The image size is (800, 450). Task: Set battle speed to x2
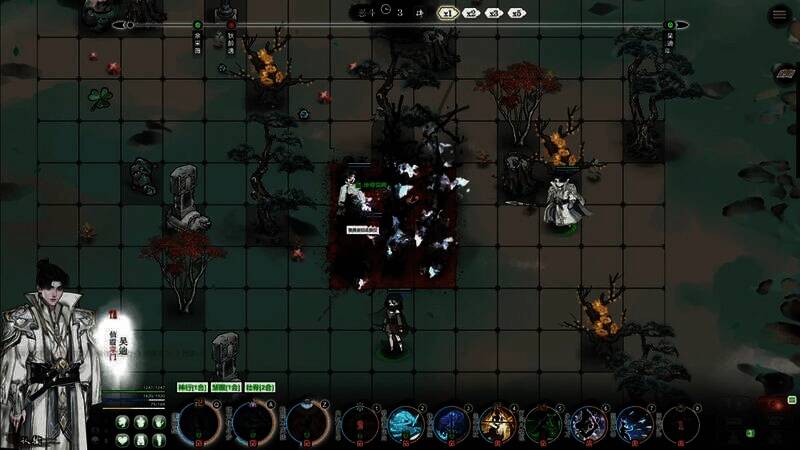coord(472,13)
